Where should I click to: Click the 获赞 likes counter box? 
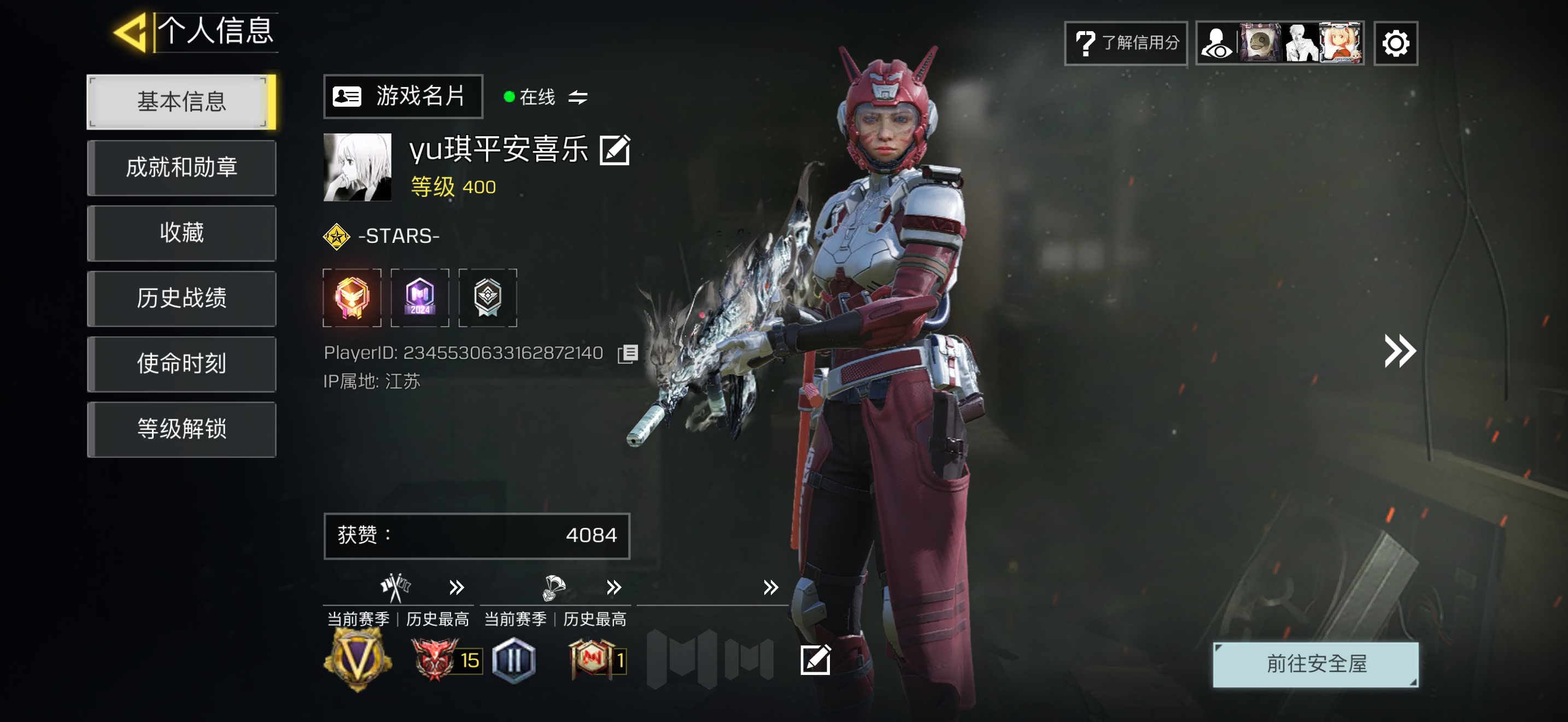point(477,535)
